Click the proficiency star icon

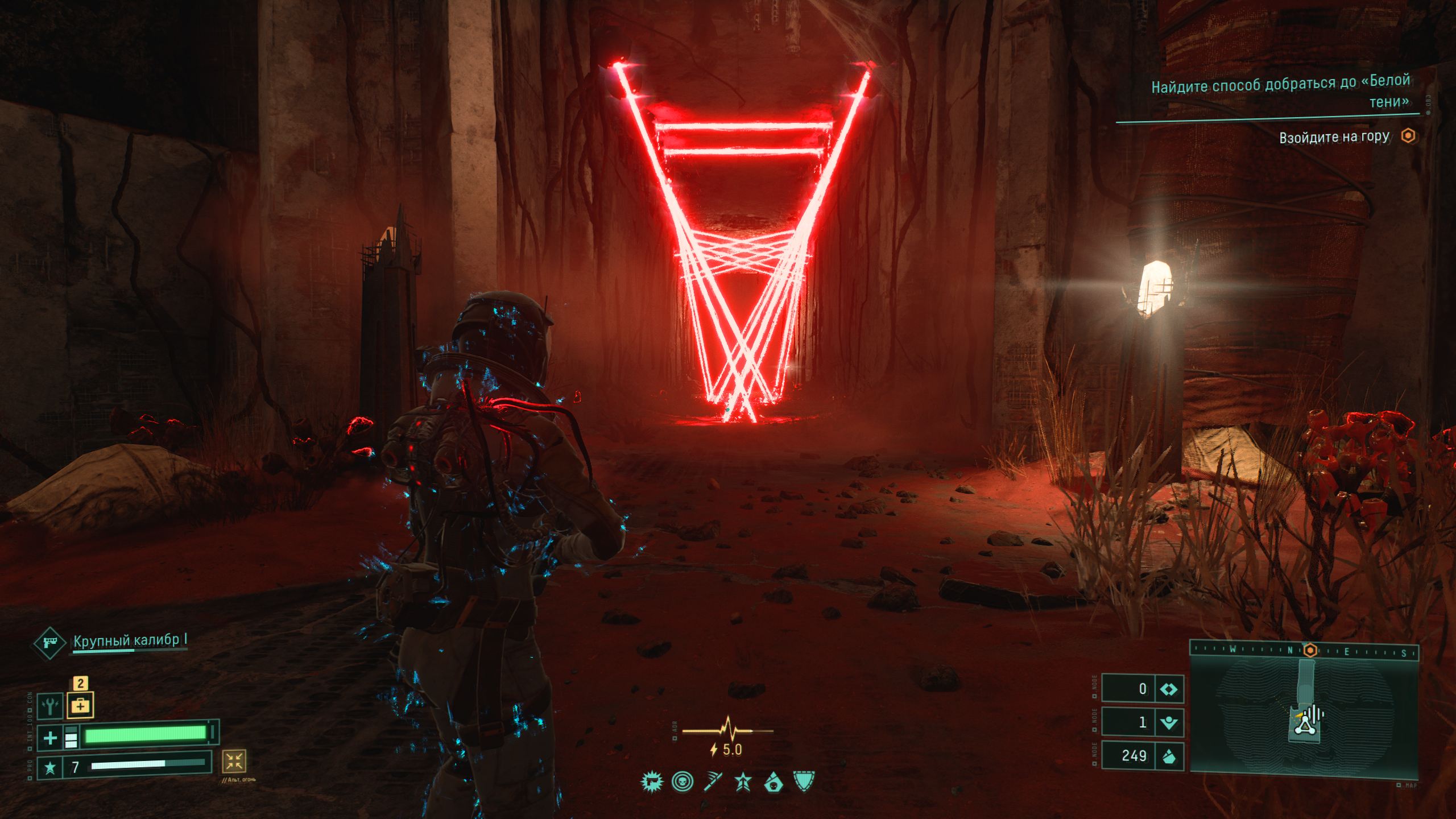(x=50, y=768)
